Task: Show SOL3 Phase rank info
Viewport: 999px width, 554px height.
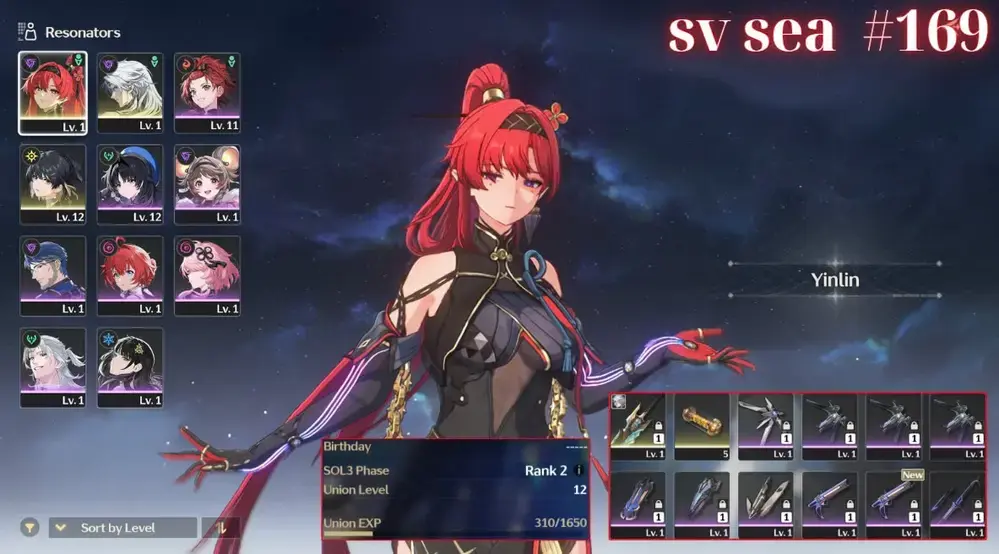Action: [579, 470]
